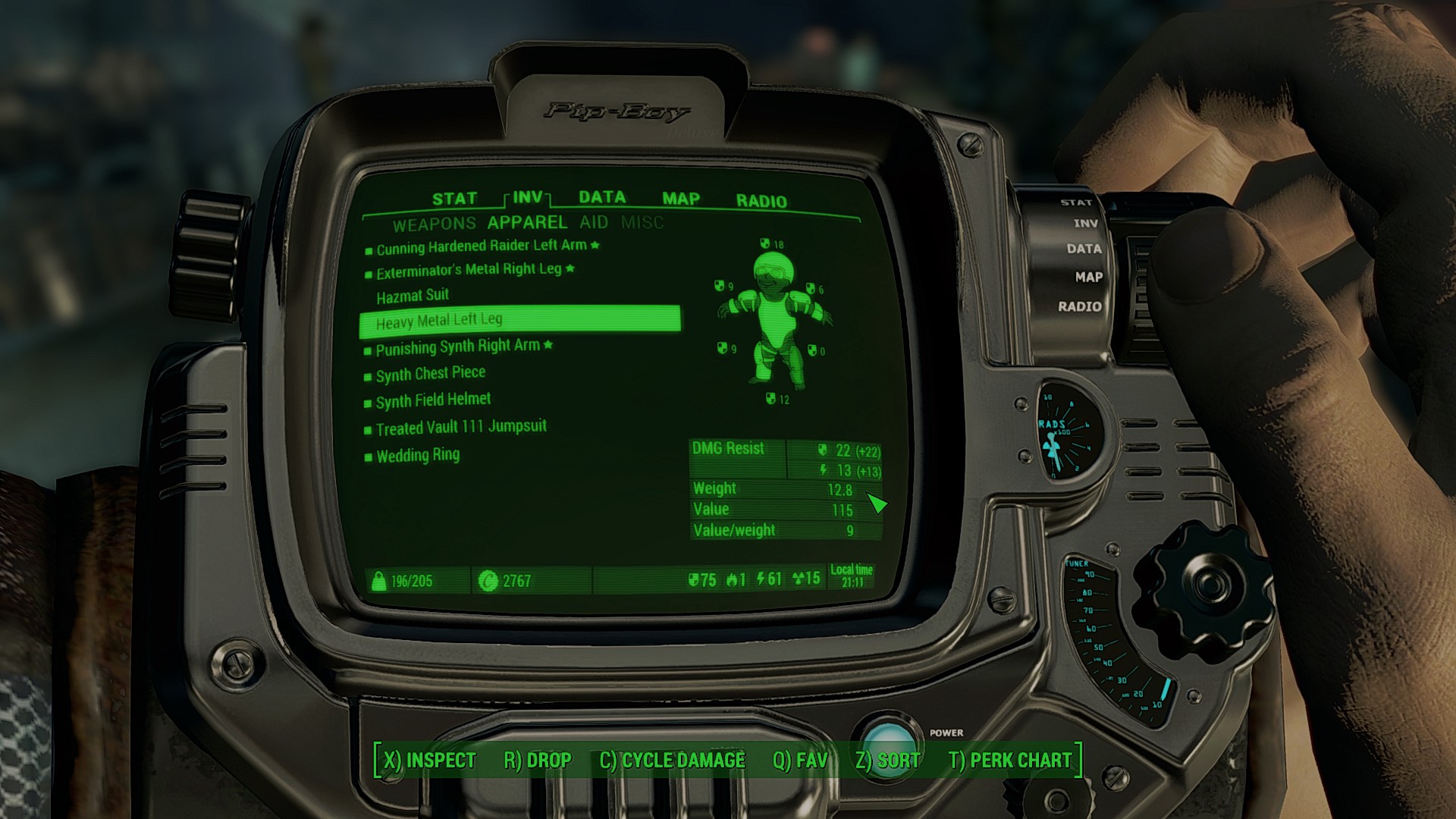
Task: Select the Synth Field Helmet
Action: click(433, 400)
